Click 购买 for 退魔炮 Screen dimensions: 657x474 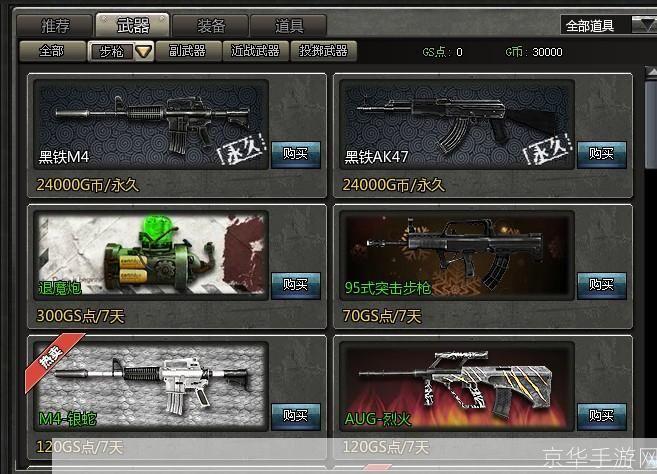(x=295, y=285)
